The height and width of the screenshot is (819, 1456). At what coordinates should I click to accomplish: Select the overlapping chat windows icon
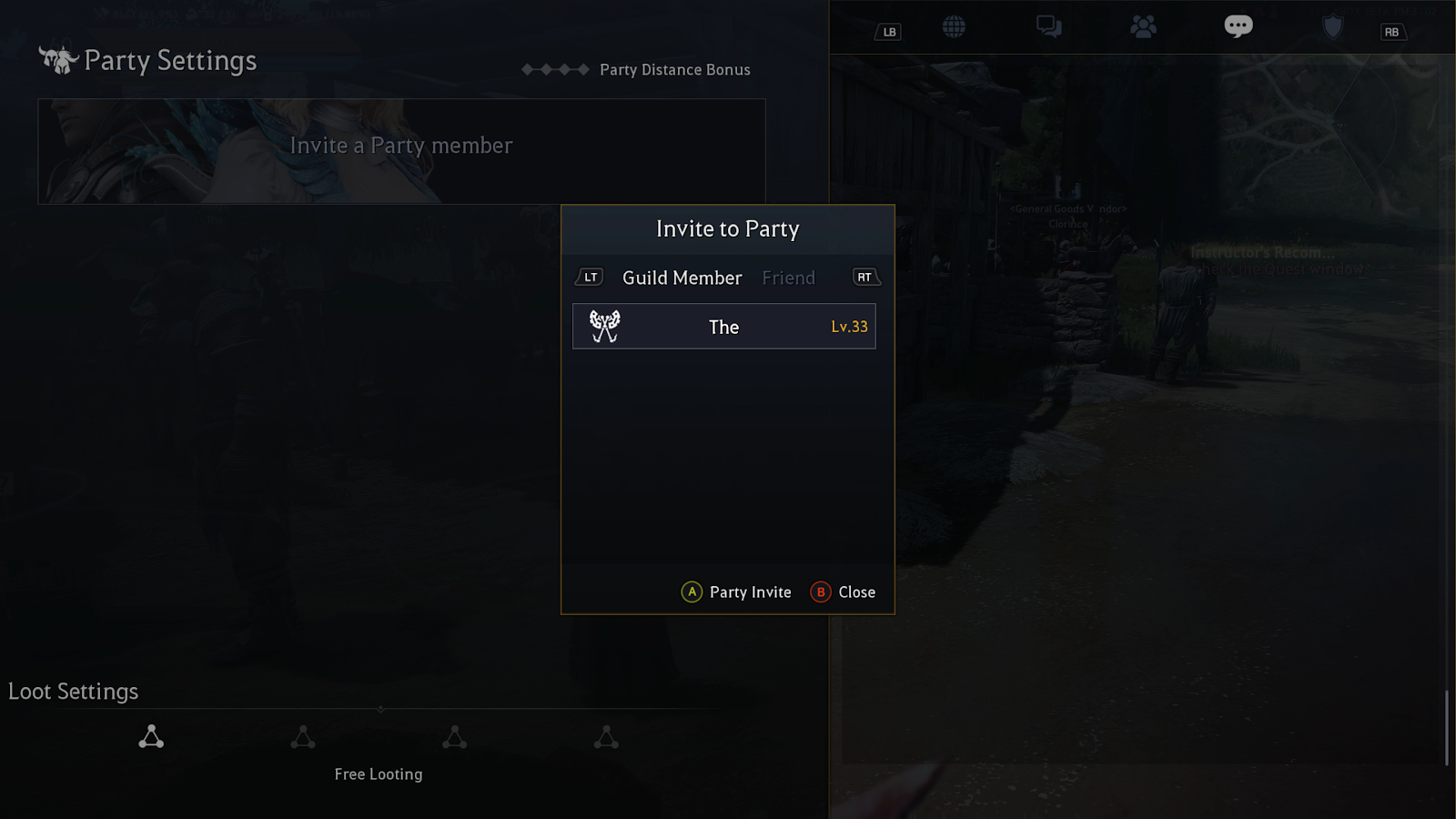tap(1048, 27)
